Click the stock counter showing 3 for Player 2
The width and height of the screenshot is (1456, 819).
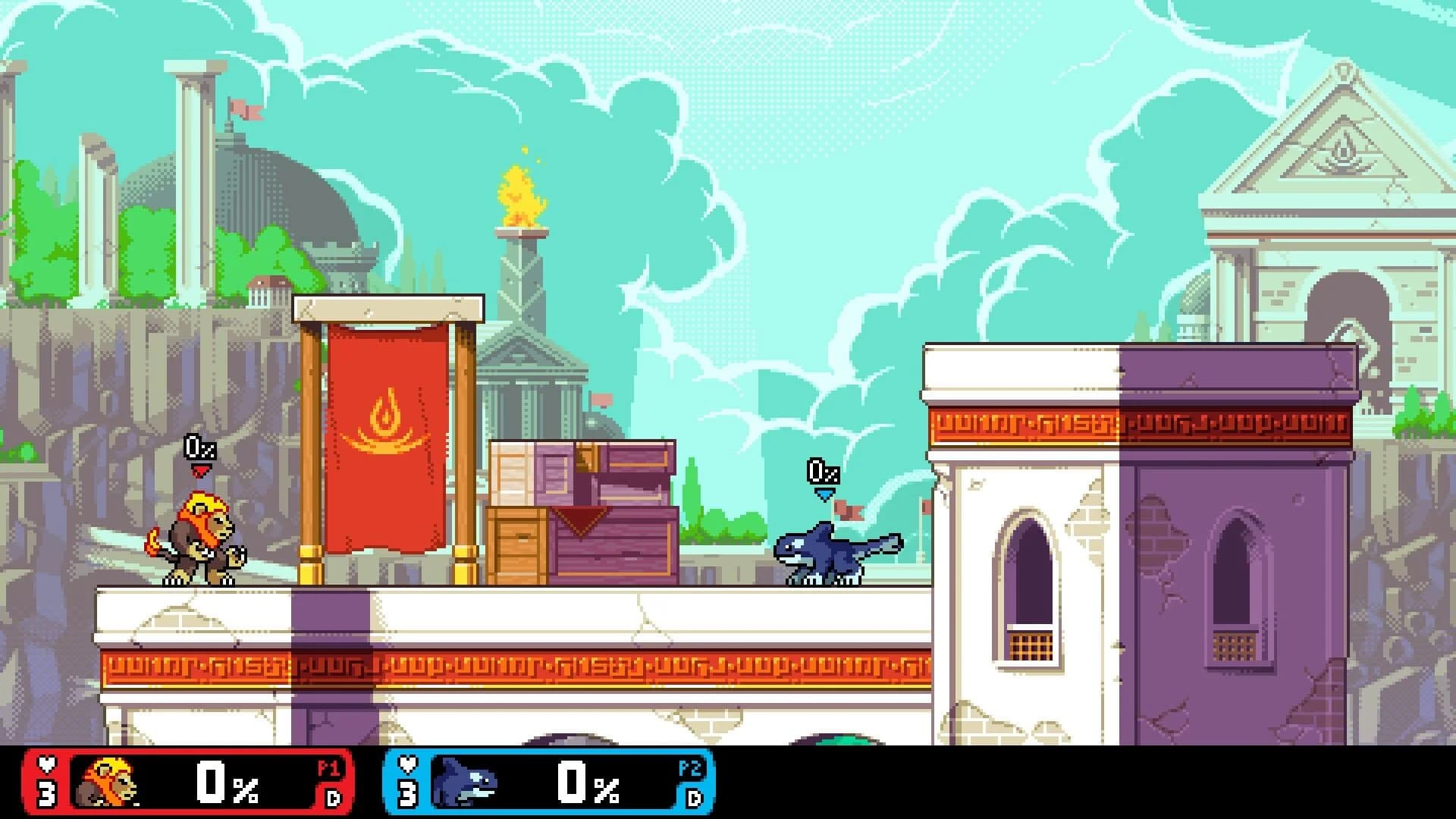coord(409,792)
